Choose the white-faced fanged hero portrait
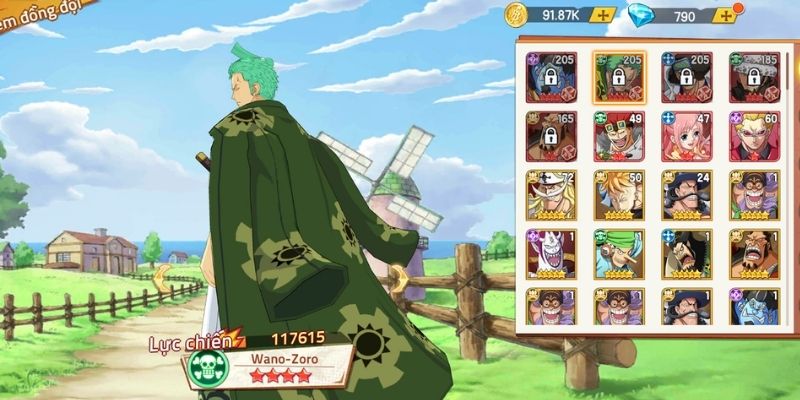The image size is (800, 400). (x=551, y=254)
